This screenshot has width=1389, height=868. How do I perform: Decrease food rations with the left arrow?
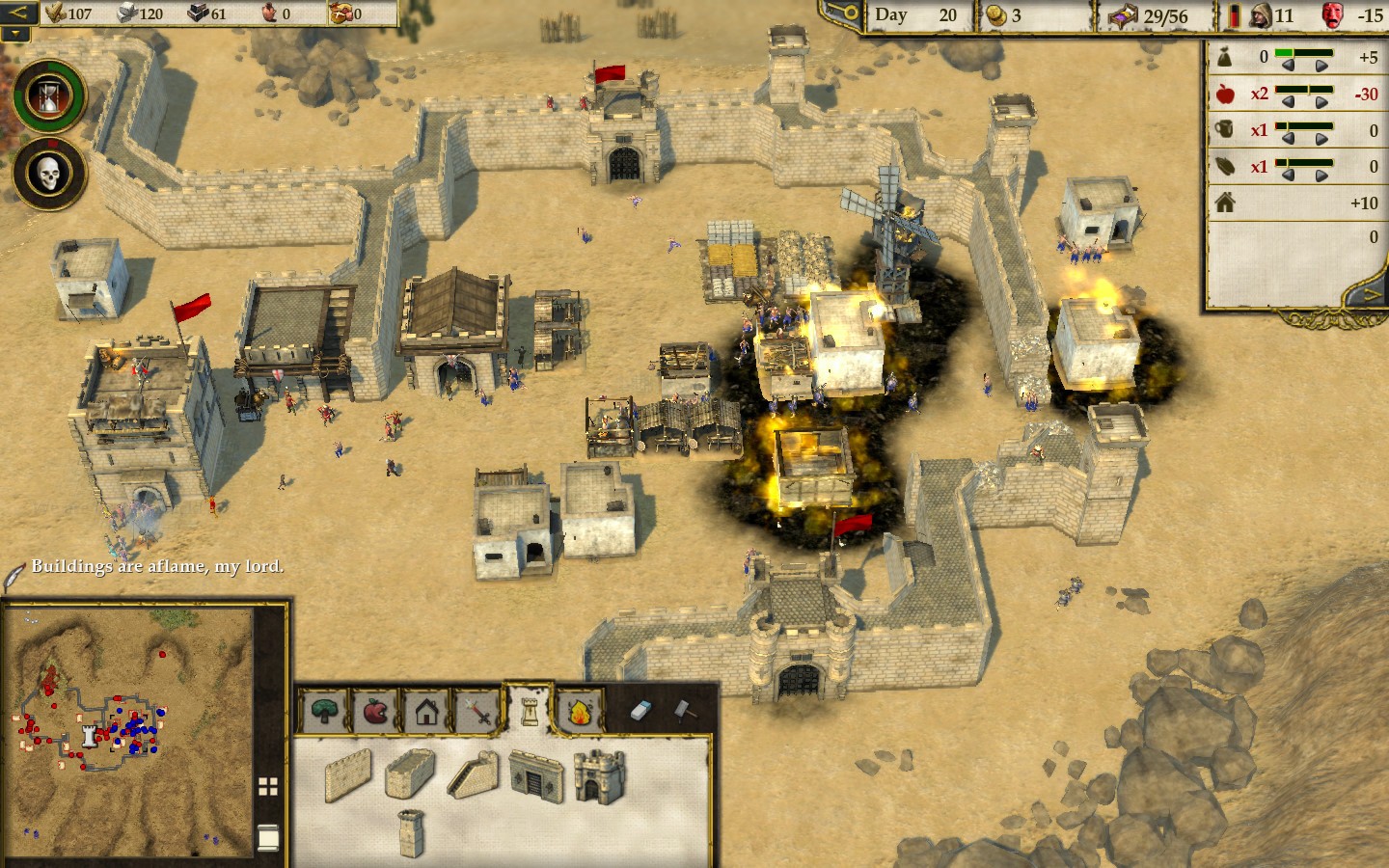1287,102
